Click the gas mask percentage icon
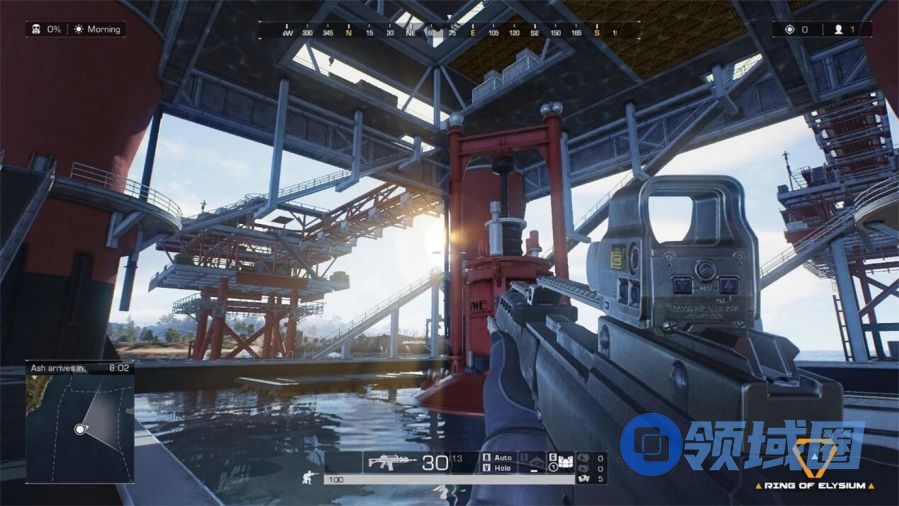 click(x=36, y=30)
